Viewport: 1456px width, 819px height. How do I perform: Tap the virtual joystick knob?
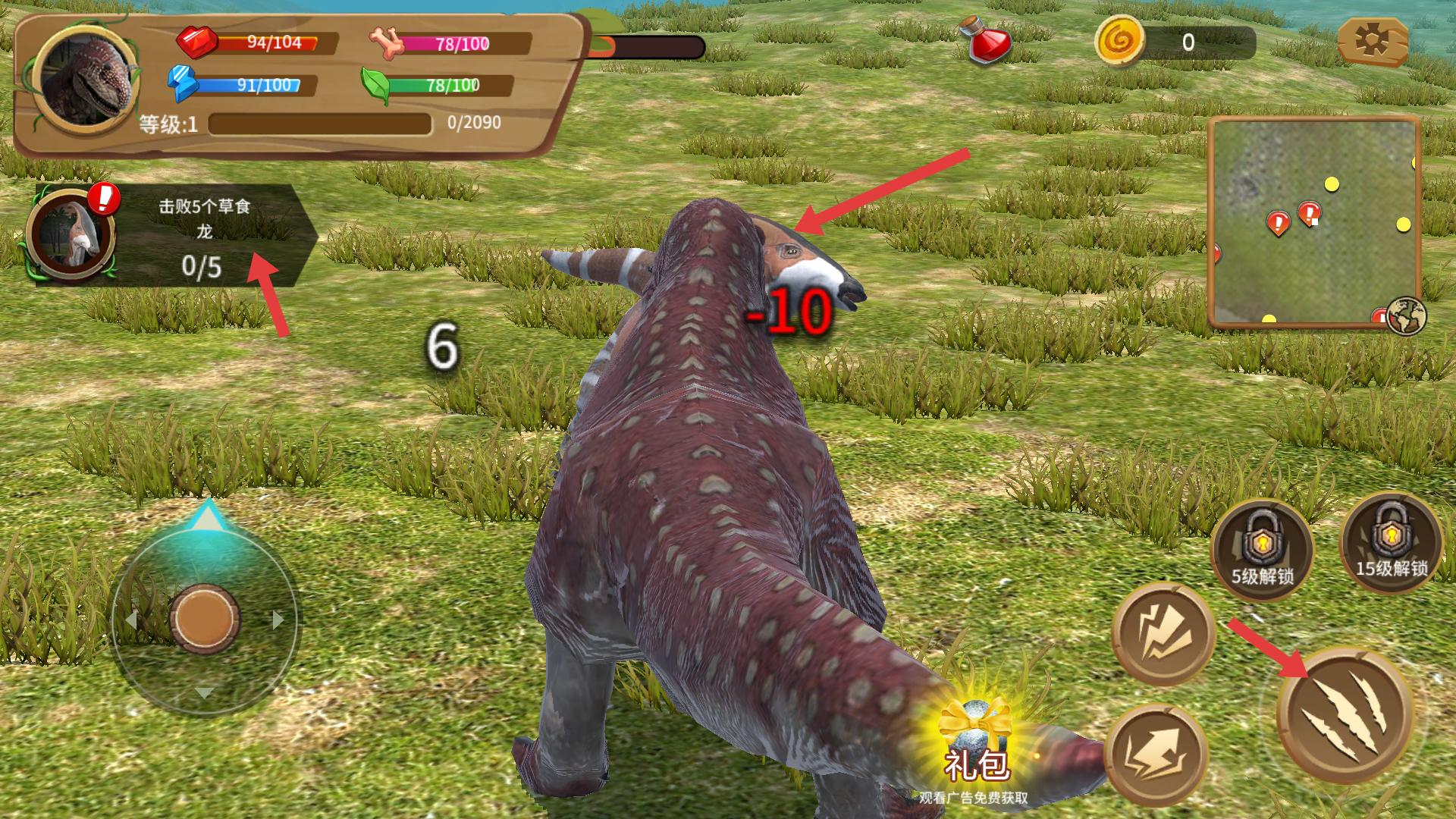(204, 618)
